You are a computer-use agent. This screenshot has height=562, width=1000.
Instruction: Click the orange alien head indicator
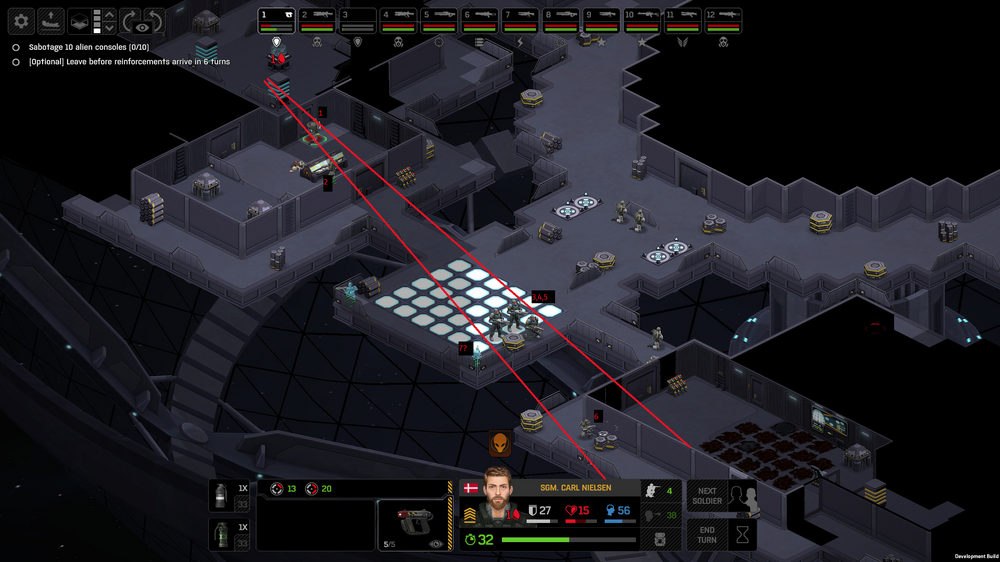tap(500, 444)
